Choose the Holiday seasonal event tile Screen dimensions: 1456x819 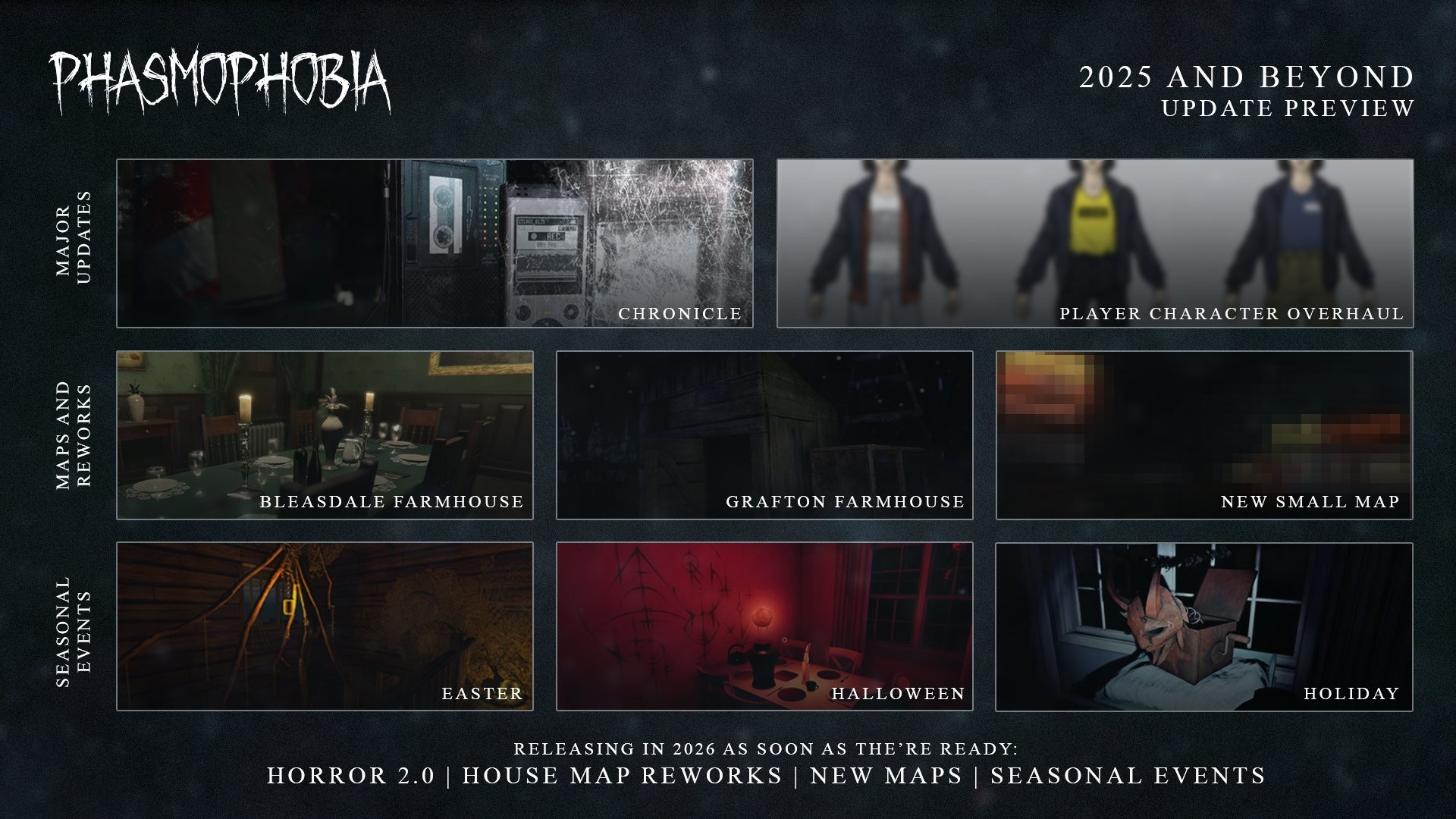[1204, 626]
